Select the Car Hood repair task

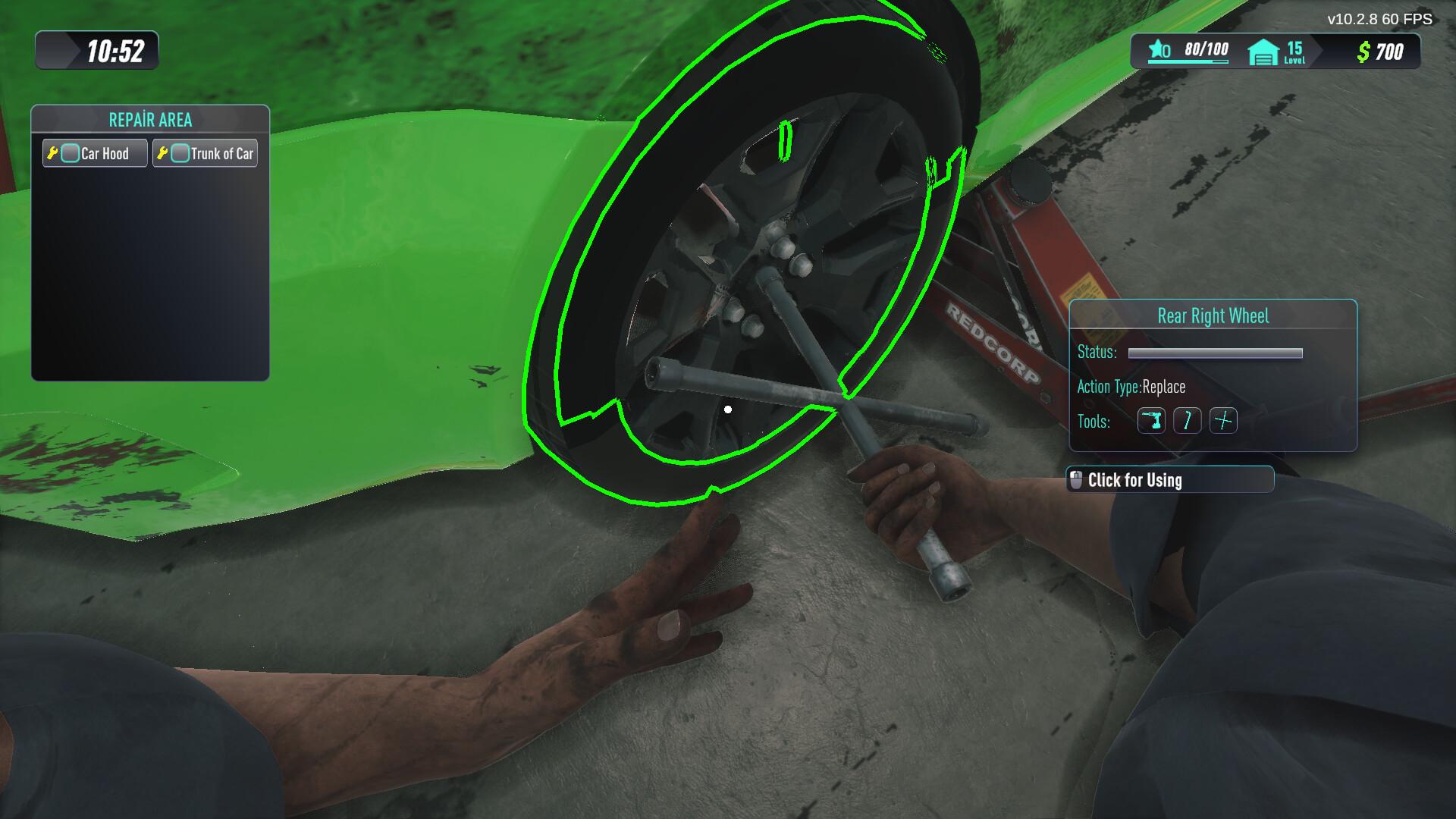coord(94,152)
